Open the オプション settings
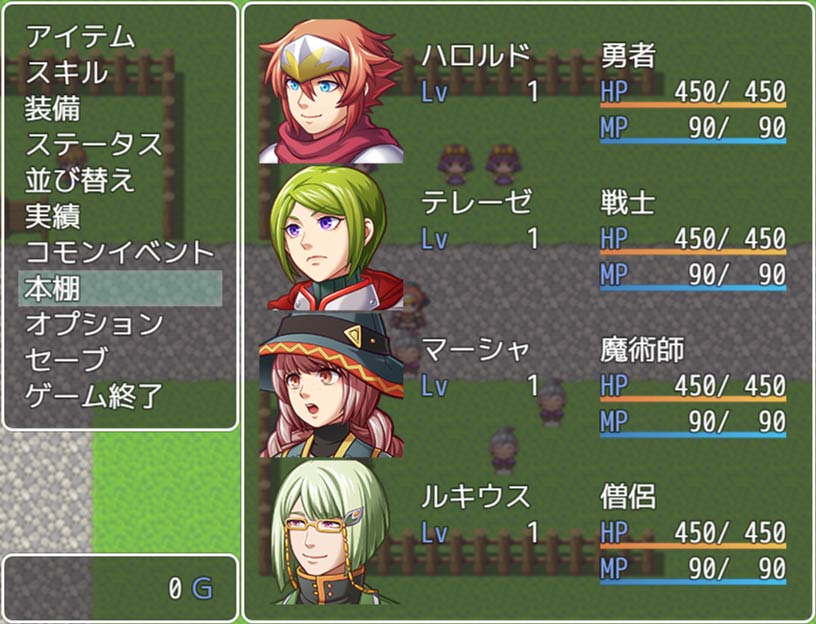The width and height of the screenshot is (816, 624). [x=93, y=324]
